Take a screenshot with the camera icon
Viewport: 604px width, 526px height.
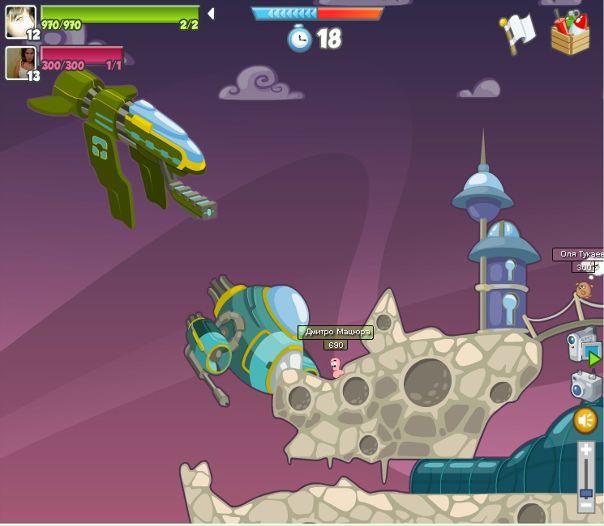tap(586, 385)
